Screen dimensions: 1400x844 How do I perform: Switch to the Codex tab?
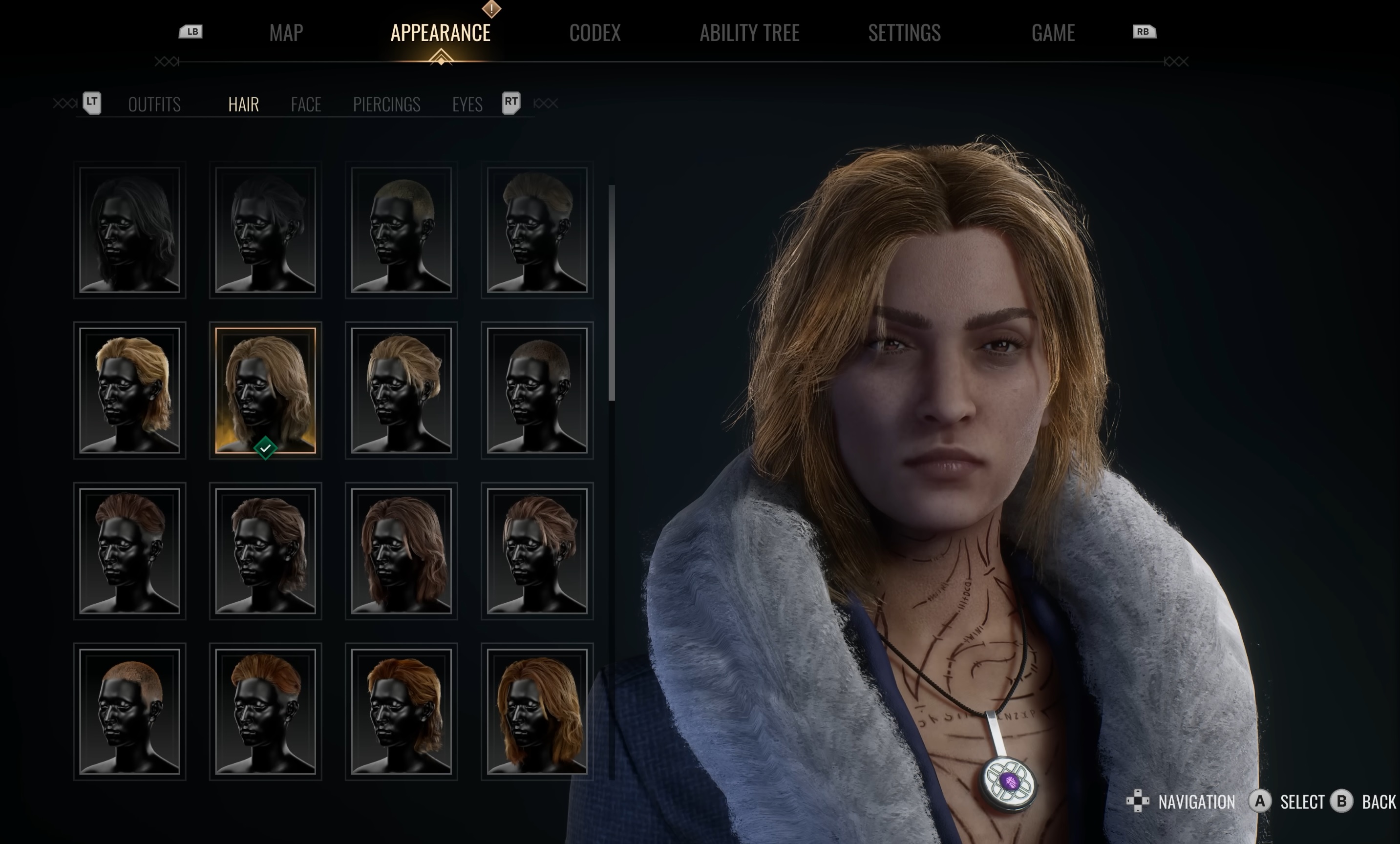[594, 33]
